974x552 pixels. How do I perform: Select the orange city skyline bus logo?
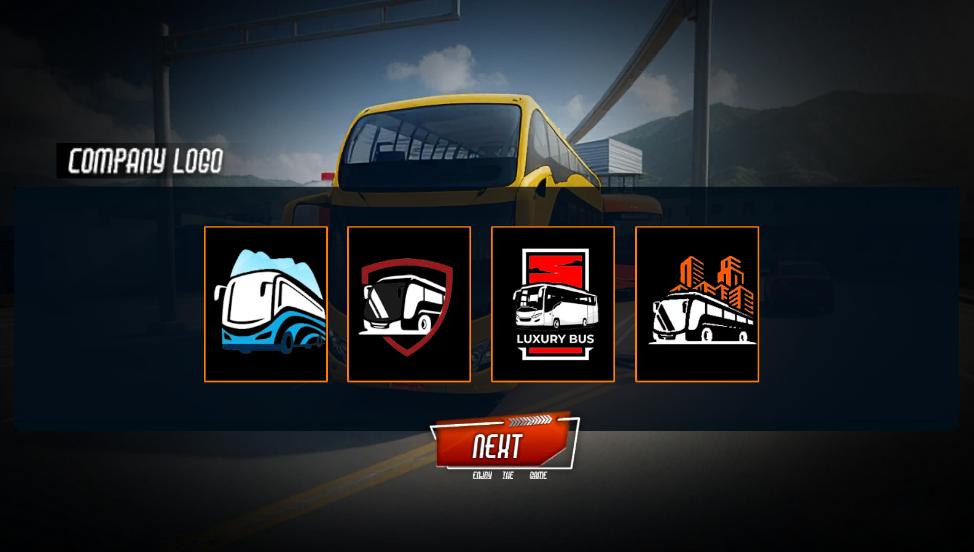(x=697, y=304)
